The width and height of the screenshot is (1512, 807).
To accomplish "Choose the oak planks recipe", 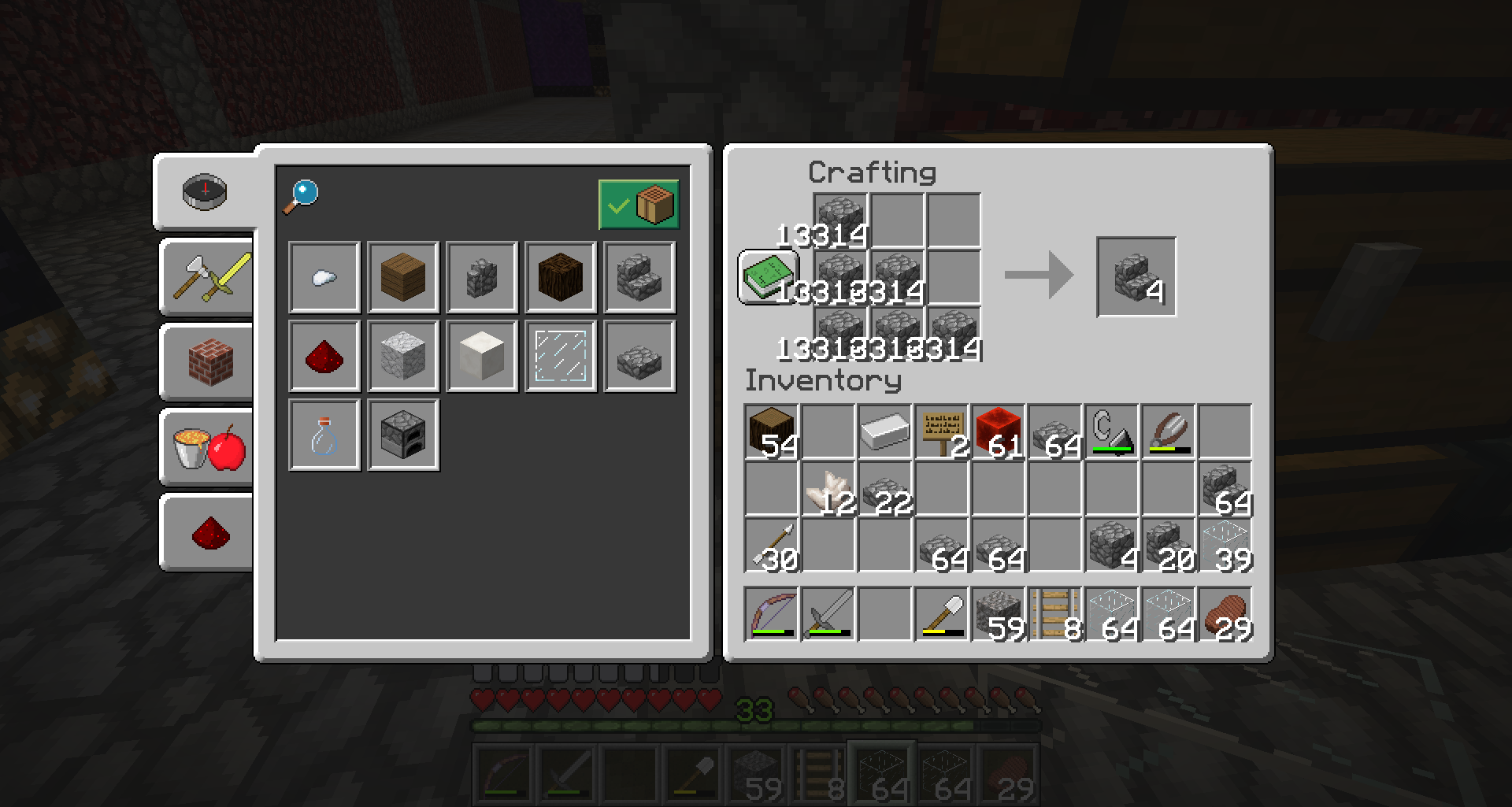I will 403,277.
